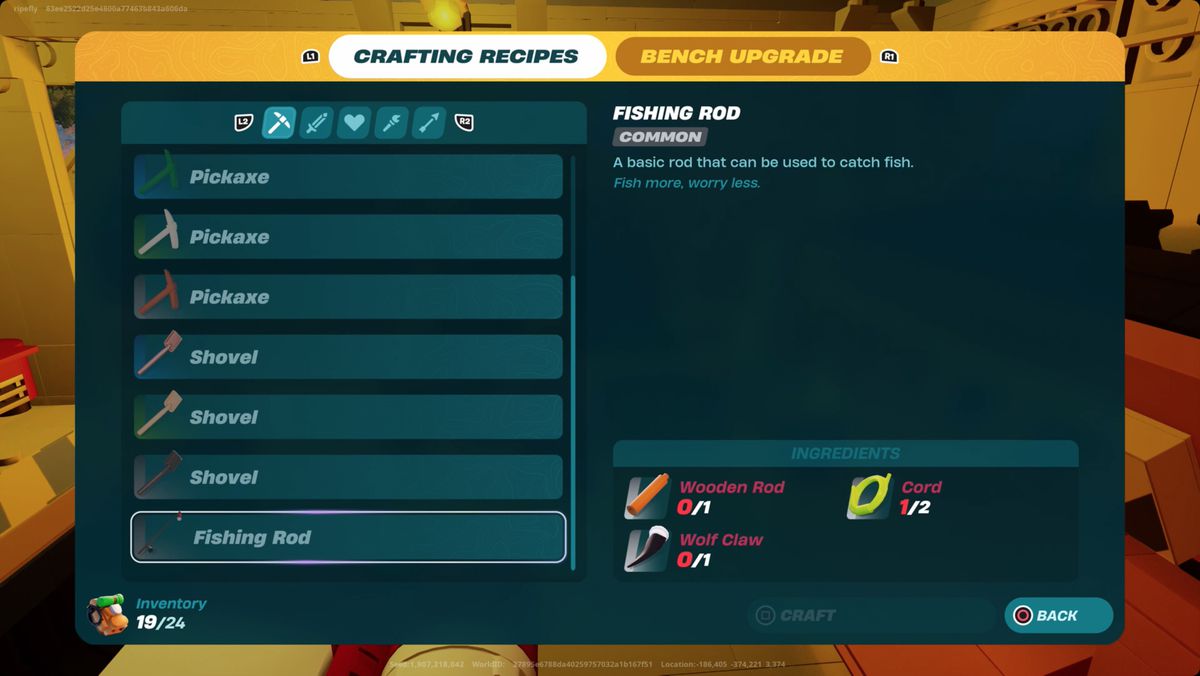Click the Craft button

coord(870,616)
